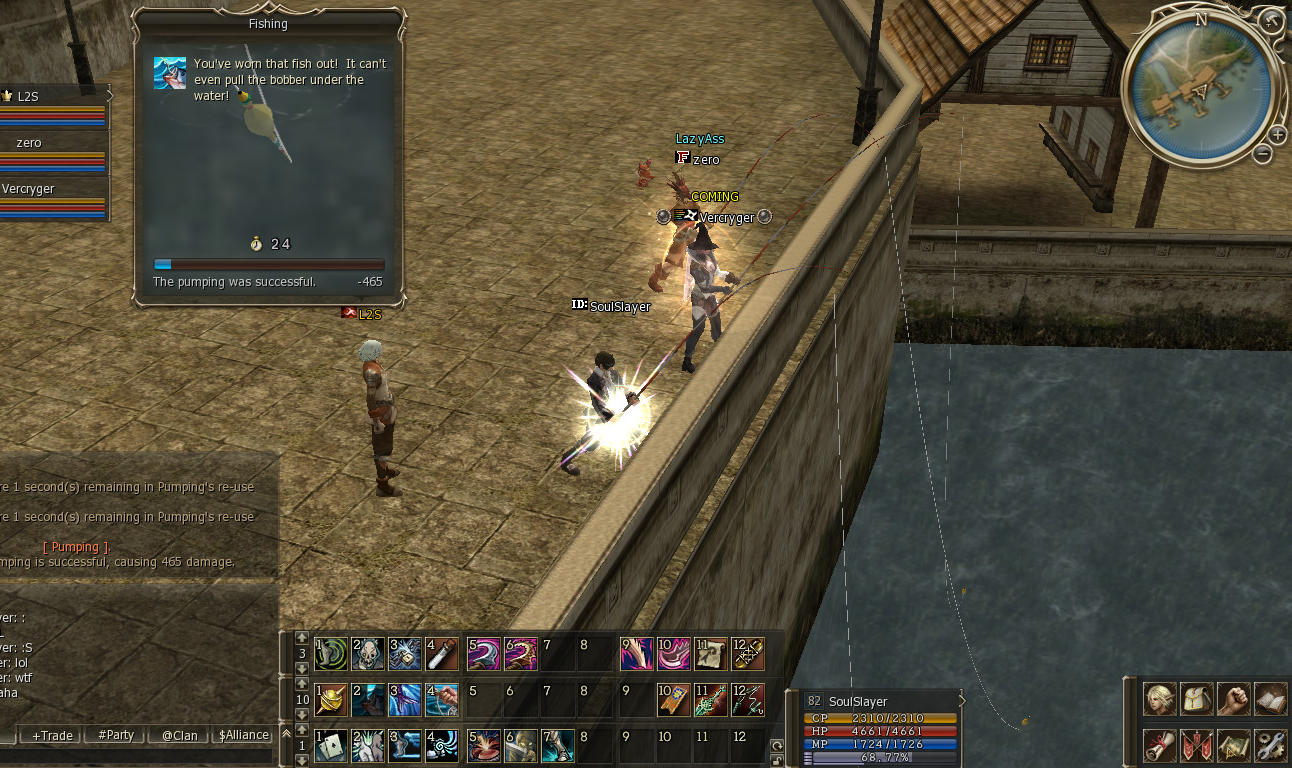This screenshot has width=1292, height=768.
Task: Click the fishing gauge progress bar
Action: 270,264
